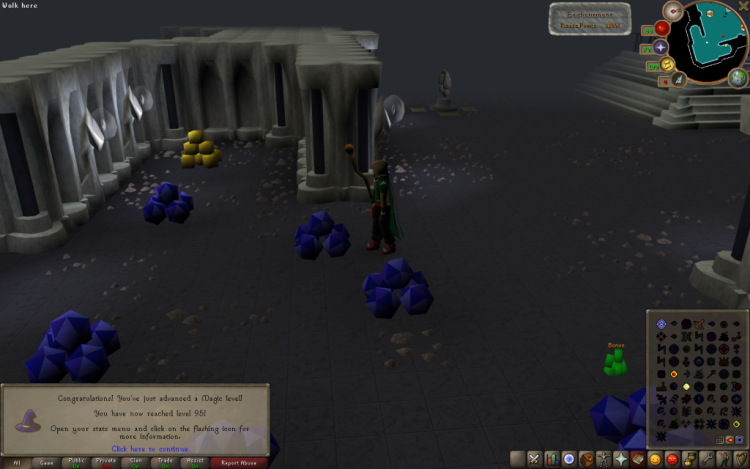Open the wrench settings tab
The height and width of the screenshot is (469, 750).
pyautogui.click(x=706, y=459)
